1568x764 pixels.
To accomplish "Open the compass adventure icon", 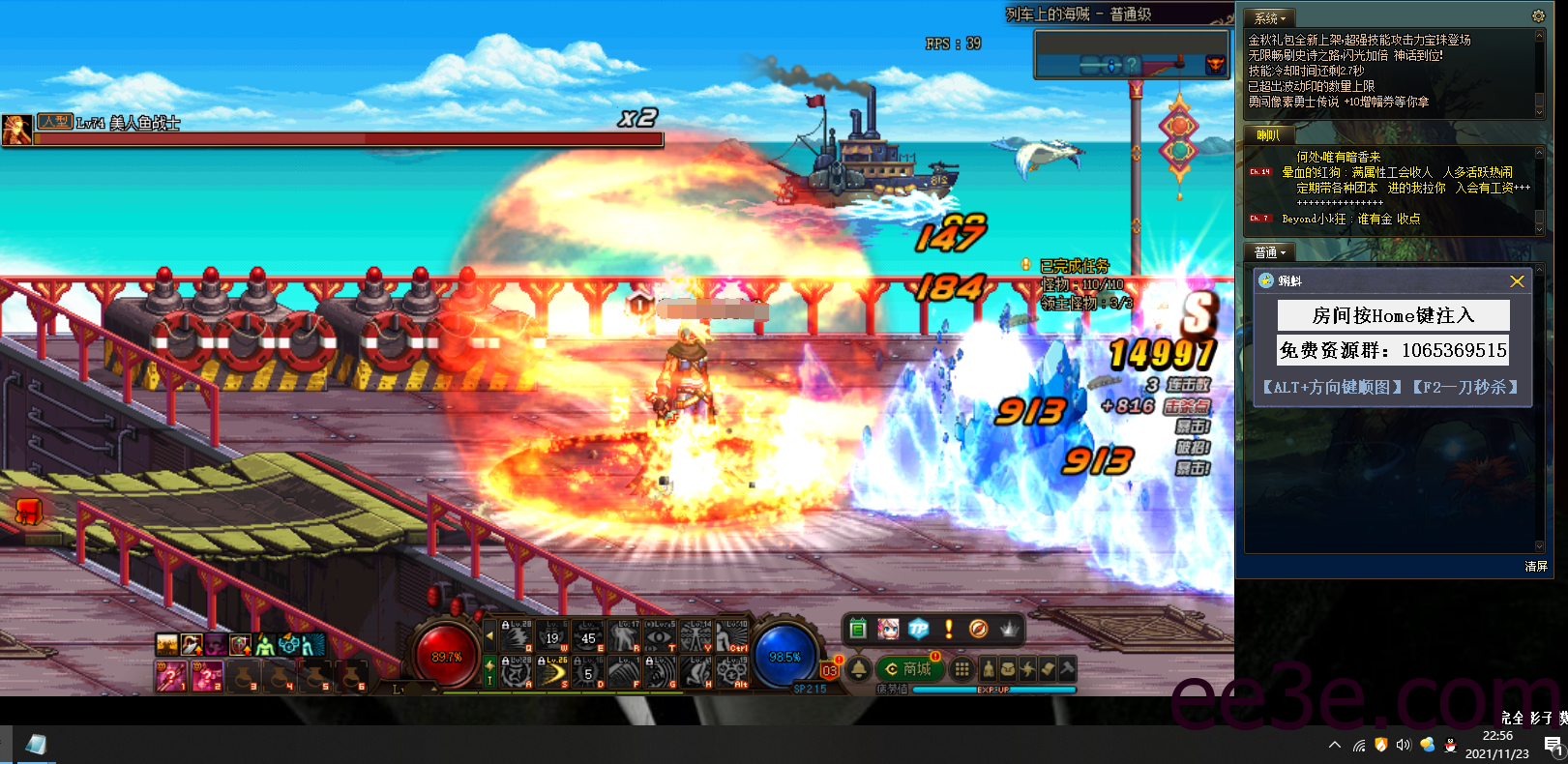I will point(979,629).
